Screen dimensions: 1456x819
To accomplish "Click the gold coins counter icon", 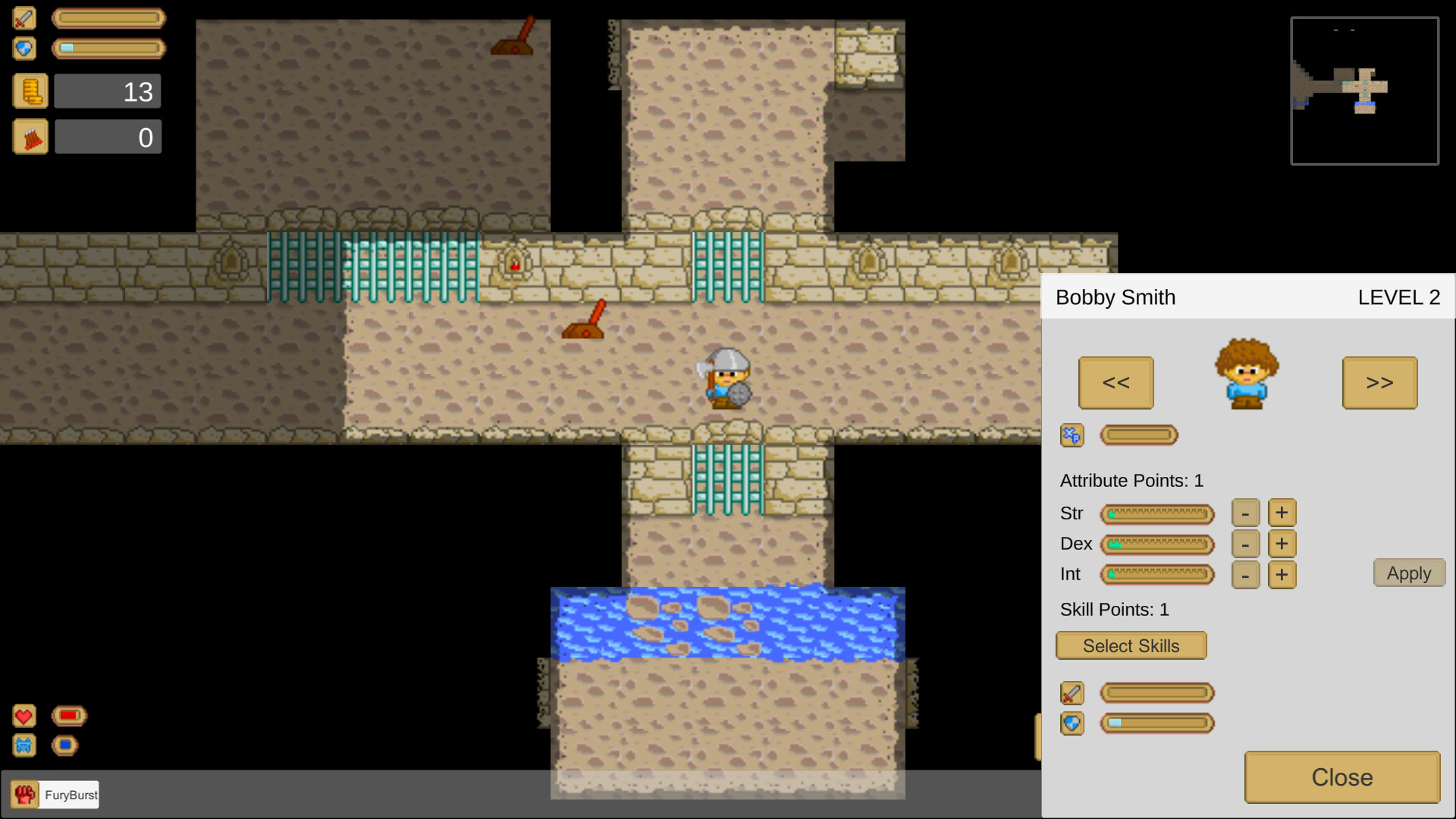I will pyautogui.click(x=30, y=90).
